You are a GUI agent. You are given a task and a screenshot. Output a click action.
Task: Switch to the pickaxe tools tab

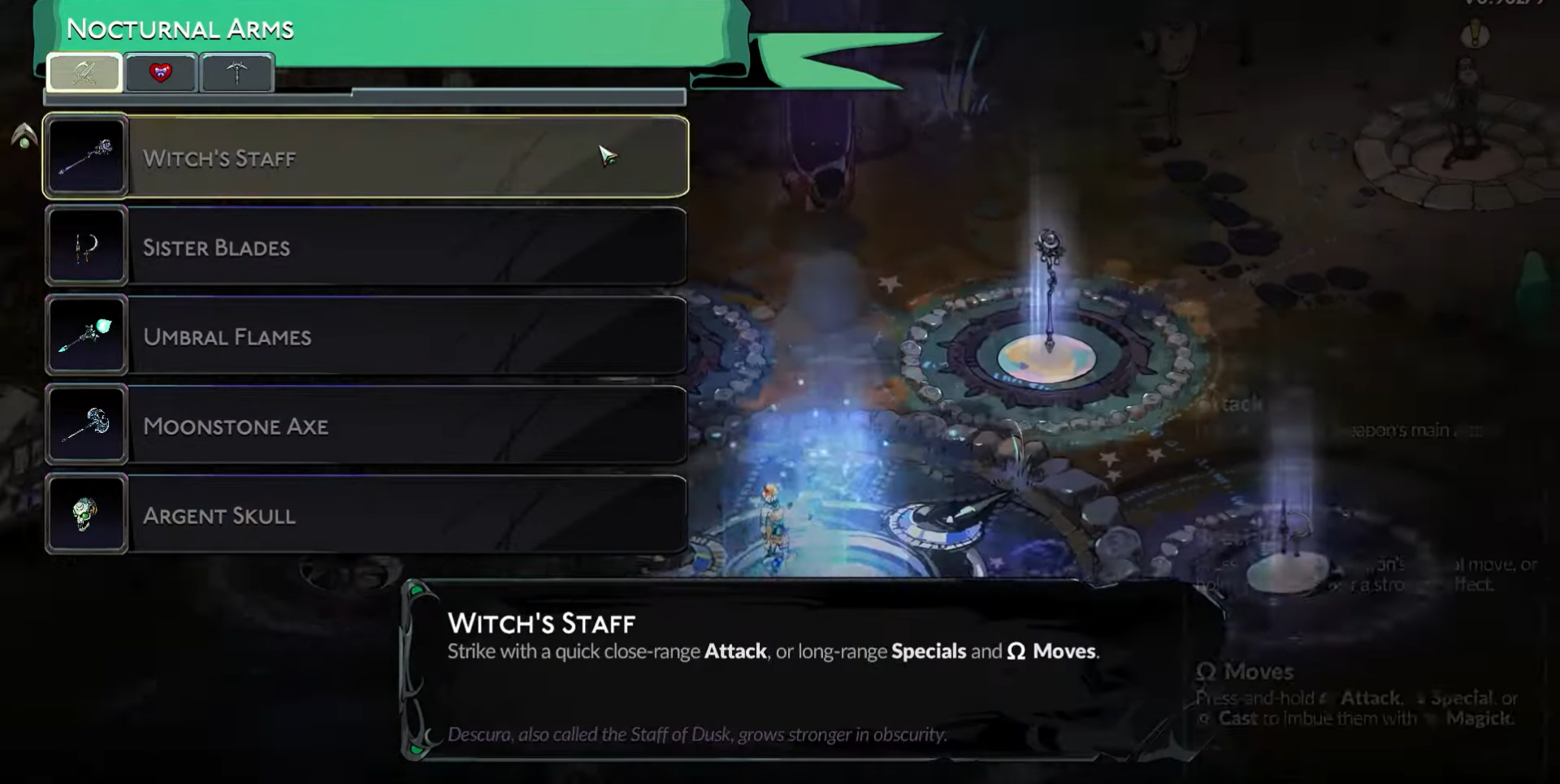tap(236, 73)
